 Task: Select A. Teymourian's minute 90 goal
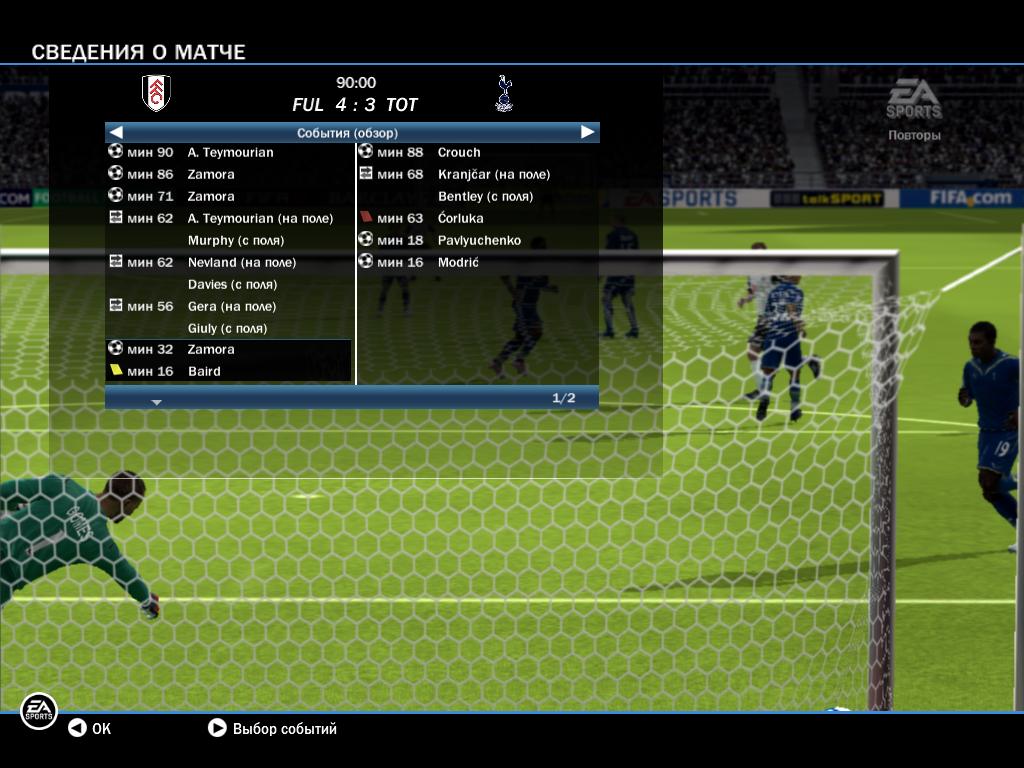229,153
